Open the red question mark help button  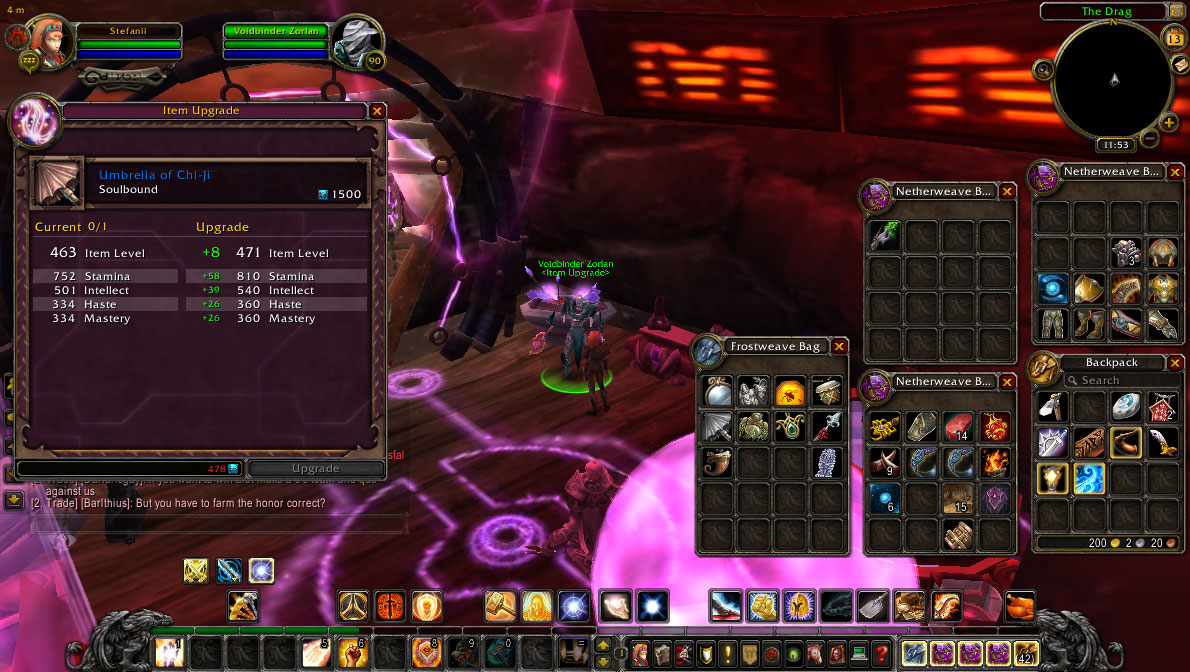click(x=881, y=653)
